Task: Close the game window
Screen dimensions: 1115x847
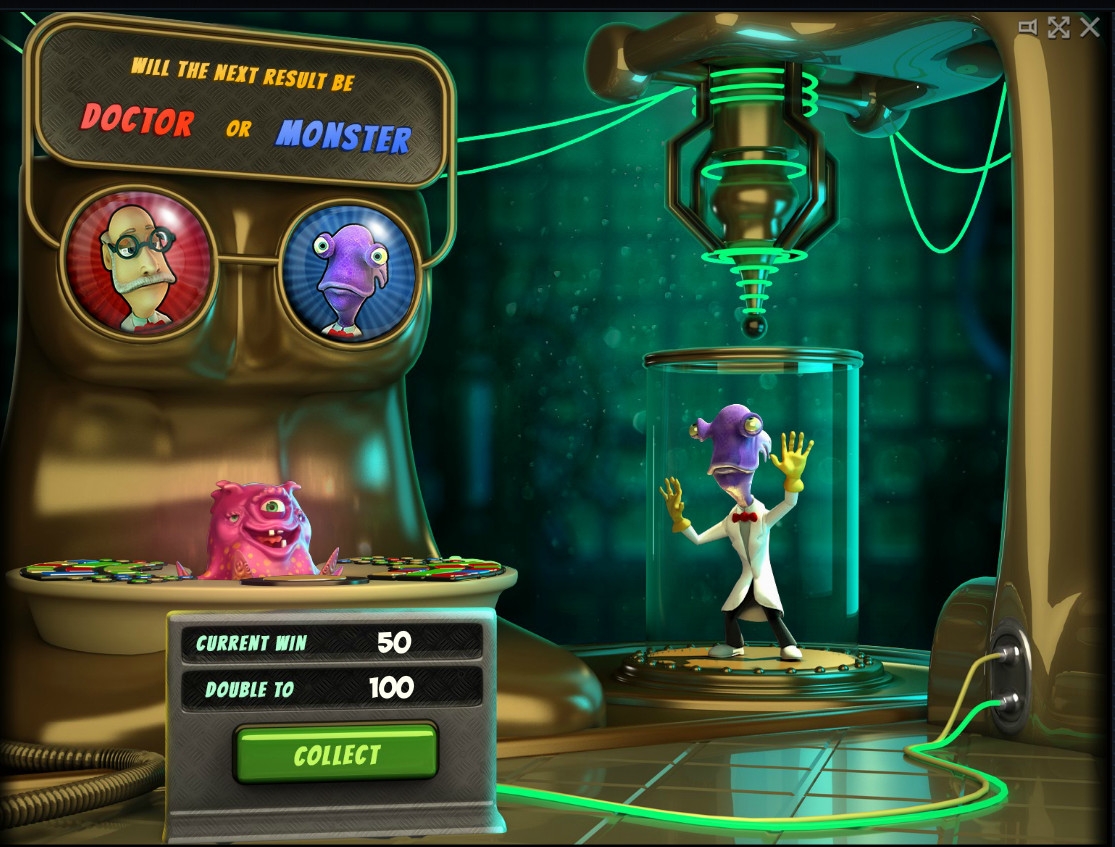Action: [x=1090, y=28]
